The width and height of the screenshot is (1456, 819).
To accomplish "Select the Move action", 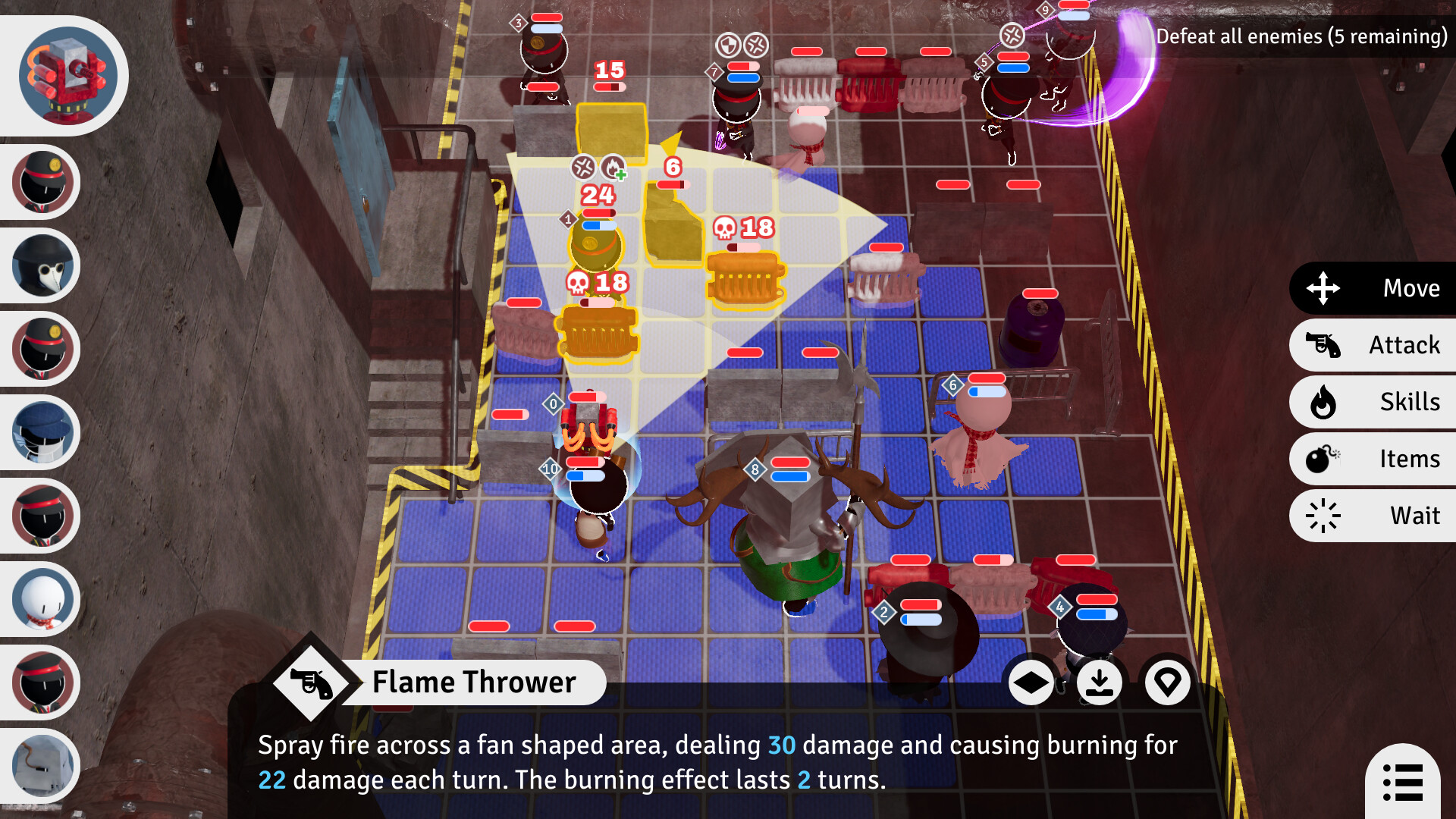I will pyautogui.click(x=1373, y=288).
